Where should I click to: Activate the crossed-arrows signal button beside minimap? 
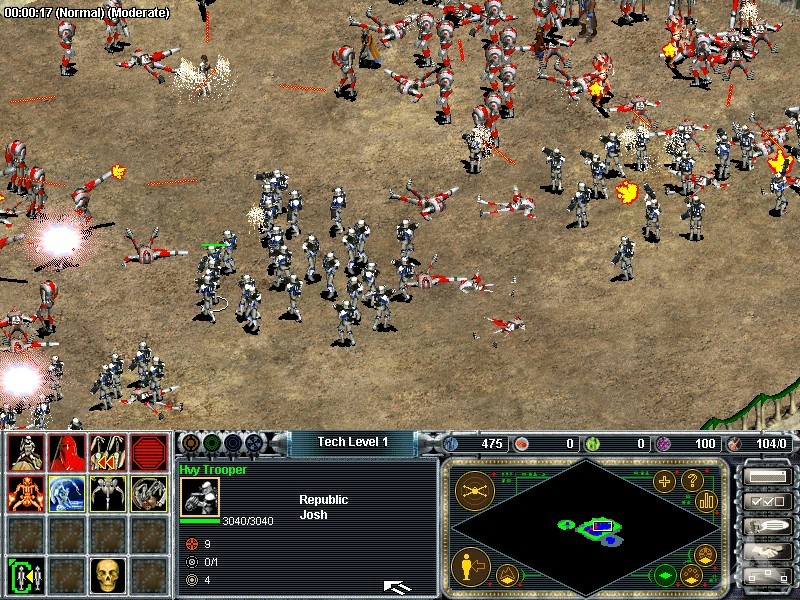(x=472, y=490)
